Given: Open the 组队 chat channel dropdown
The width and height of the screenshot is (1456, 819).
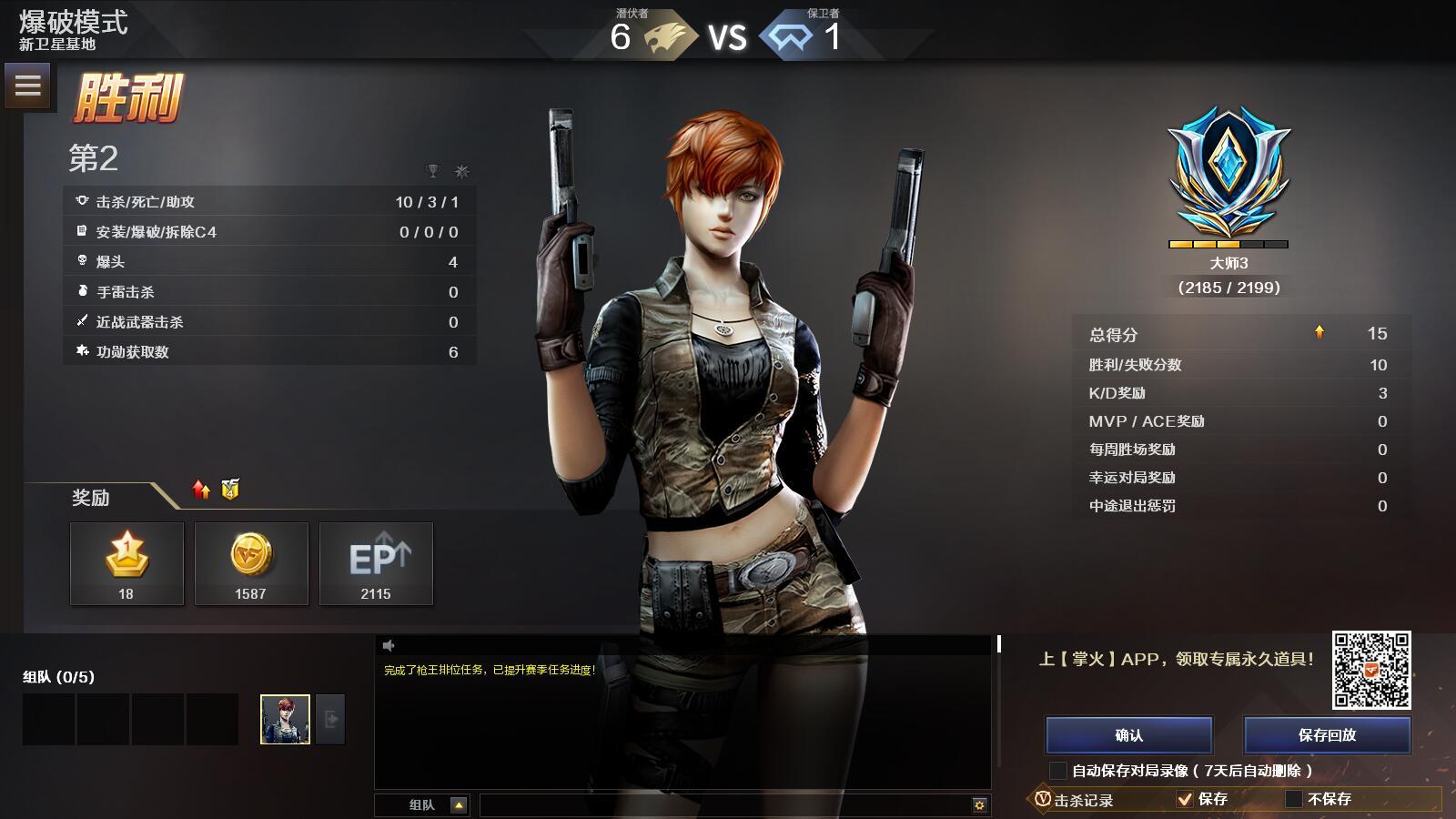Looking at the screenshot, I should (459, 804).
